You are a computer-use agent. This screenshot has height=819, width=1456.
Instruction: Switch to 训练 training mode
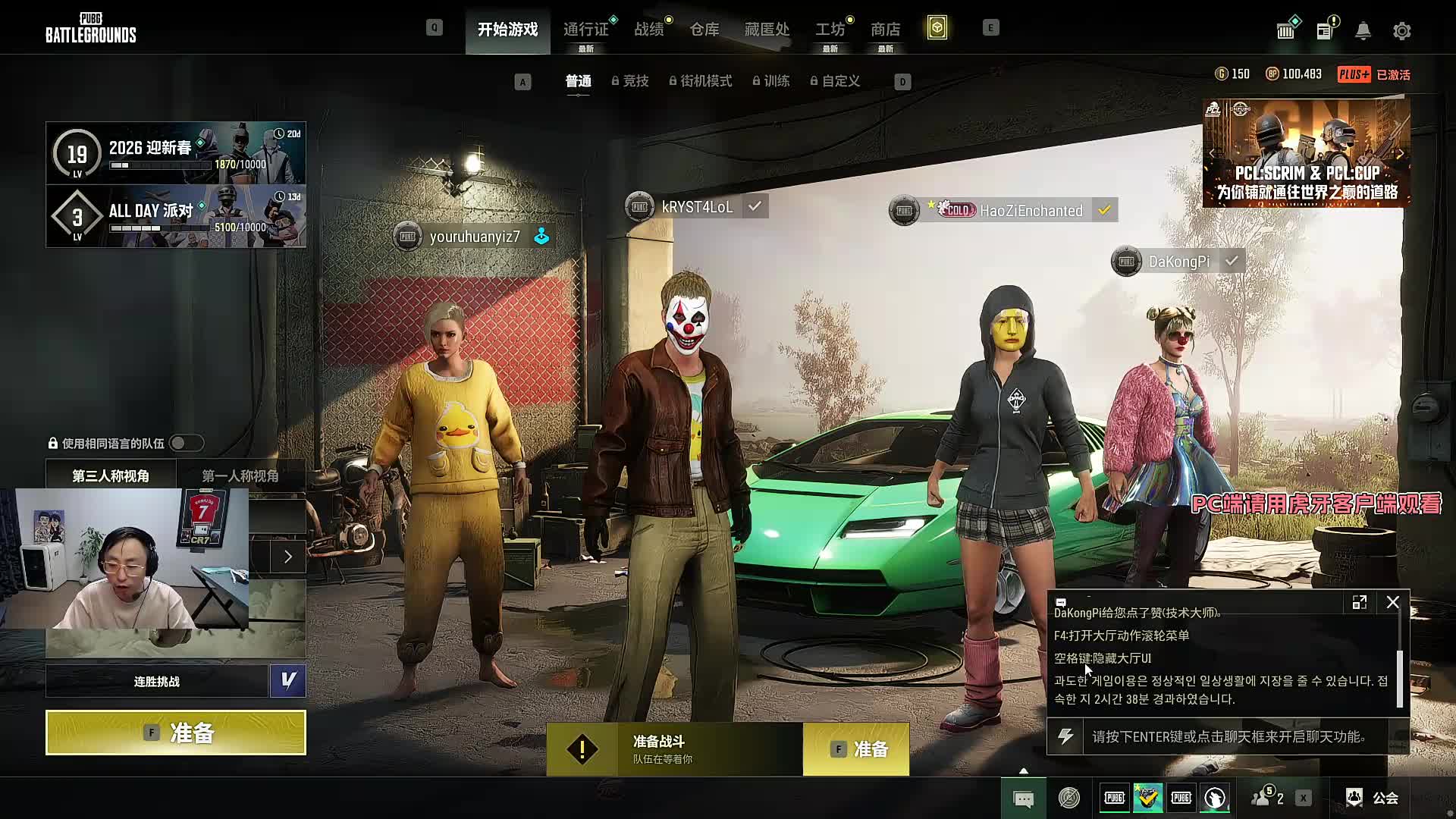click(x=772, y=81)
